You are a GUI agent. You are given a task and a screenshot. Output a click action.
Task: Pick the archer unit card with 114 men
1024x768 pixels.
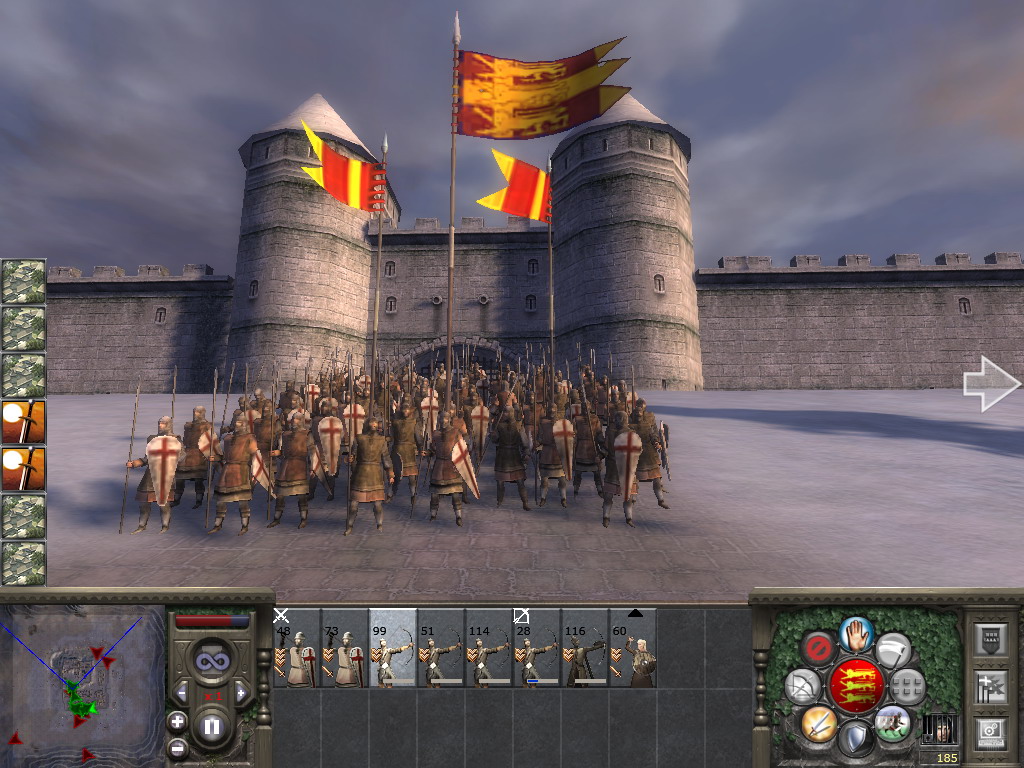point(489,649)
